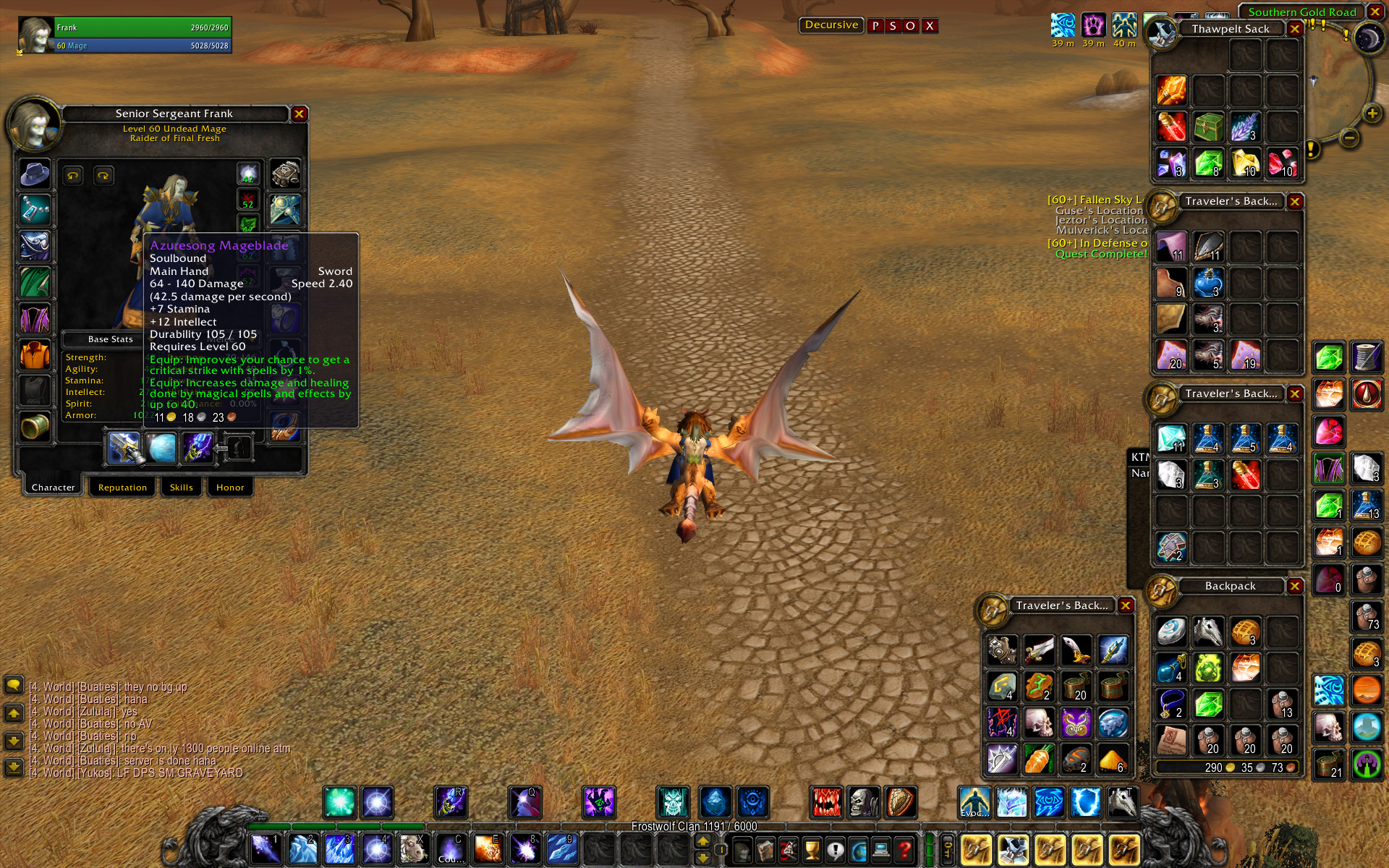Open the Skills tab
This screenshot has width=1389, height=868.
(181, 487)
